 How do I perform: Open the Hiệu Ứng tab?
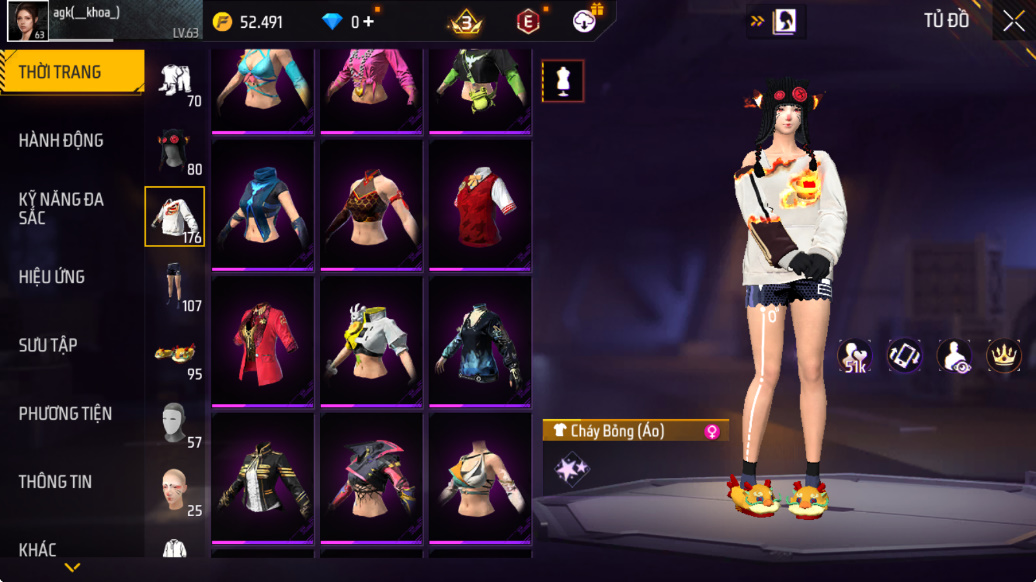(52, 277)
